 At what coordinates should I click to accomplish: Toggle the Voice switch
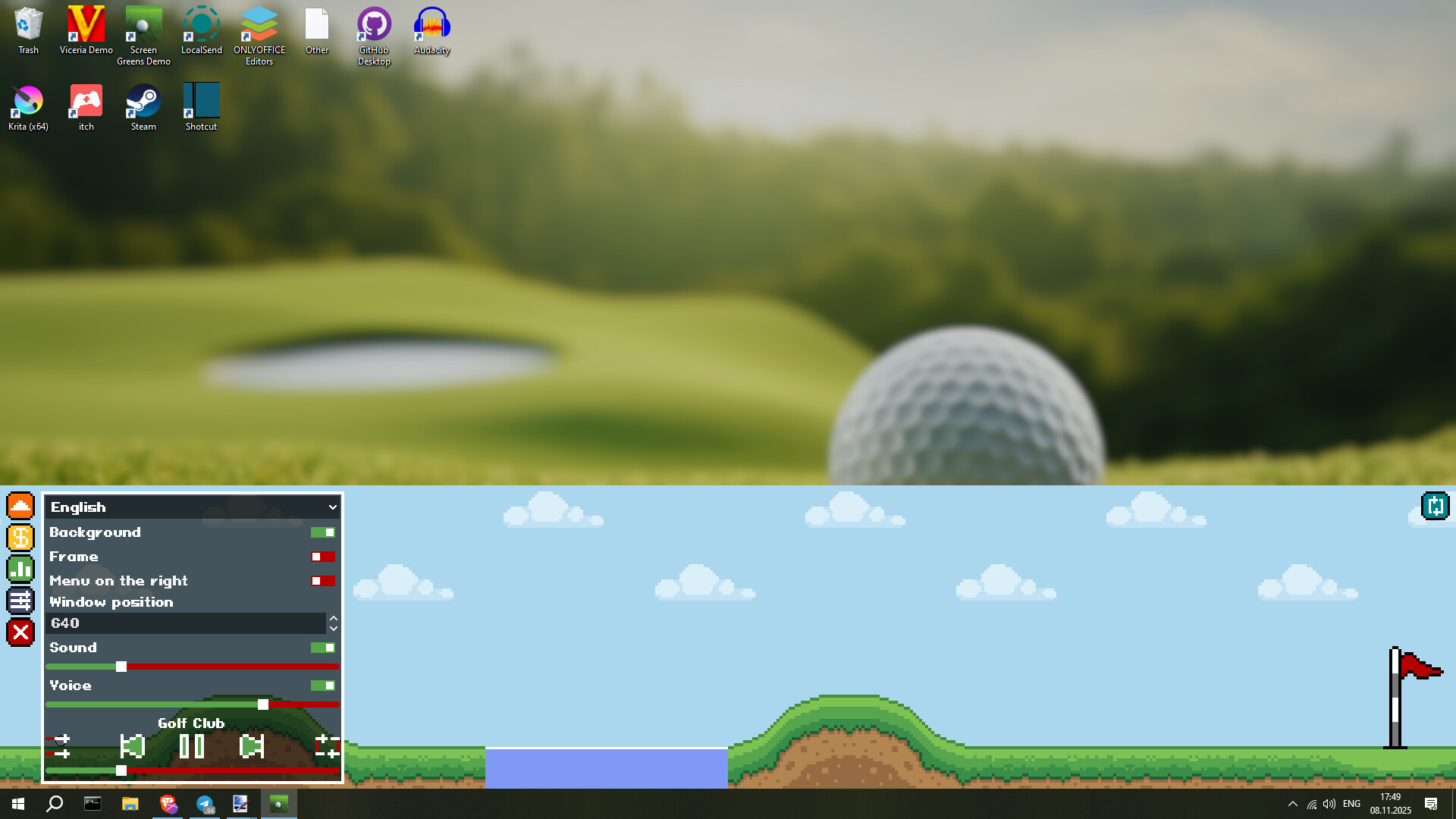322,685
